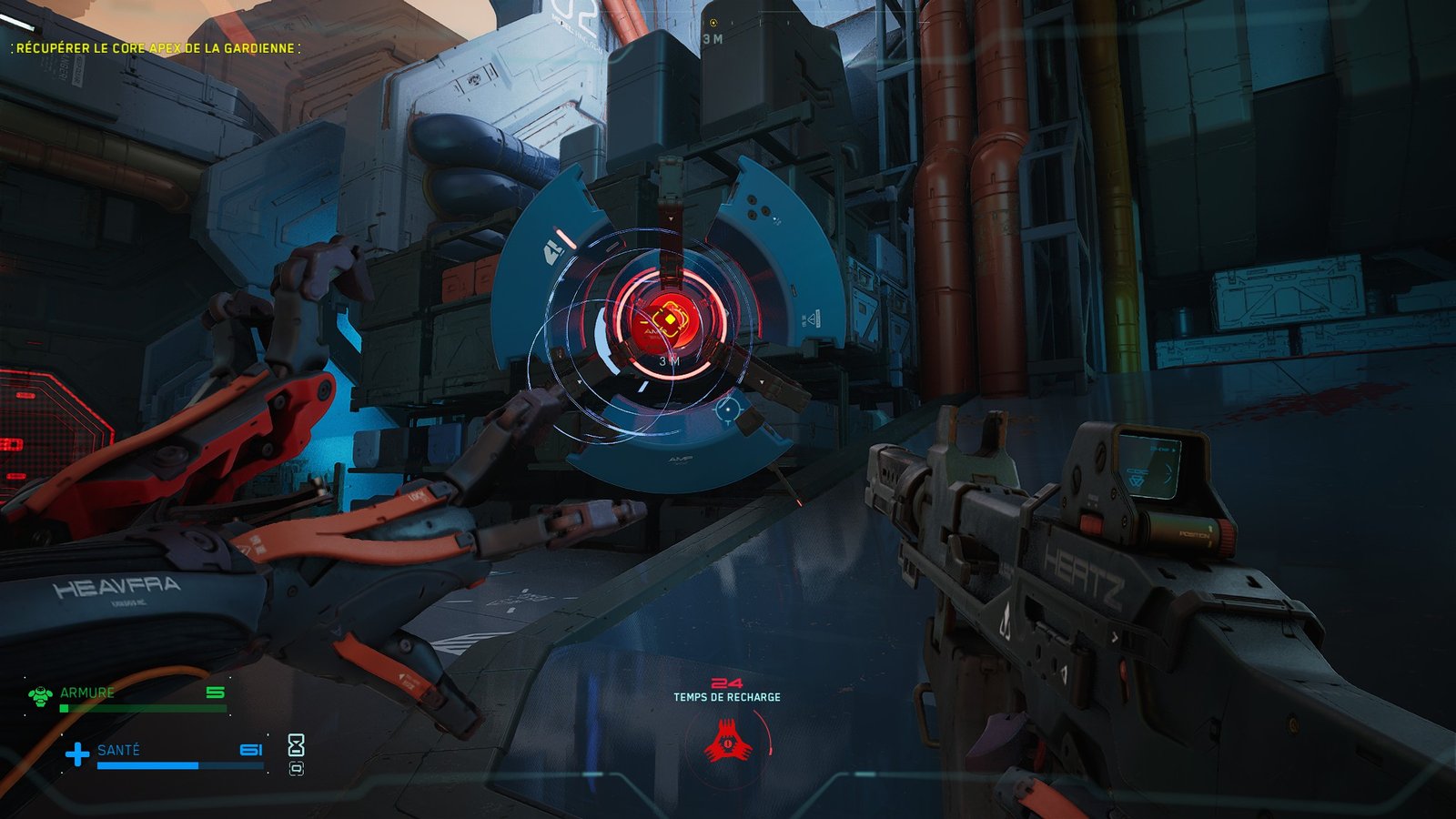Screen dimensions: 1456x819
Task: Click the blue health cross icon
Action: [77, 753]
